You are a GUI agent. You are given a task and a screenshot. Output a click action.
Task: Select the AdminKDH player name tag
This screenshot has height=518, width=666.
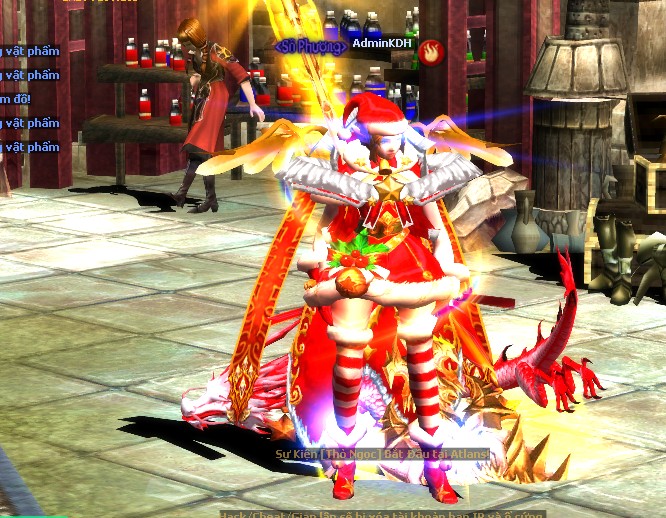[381, 44]
